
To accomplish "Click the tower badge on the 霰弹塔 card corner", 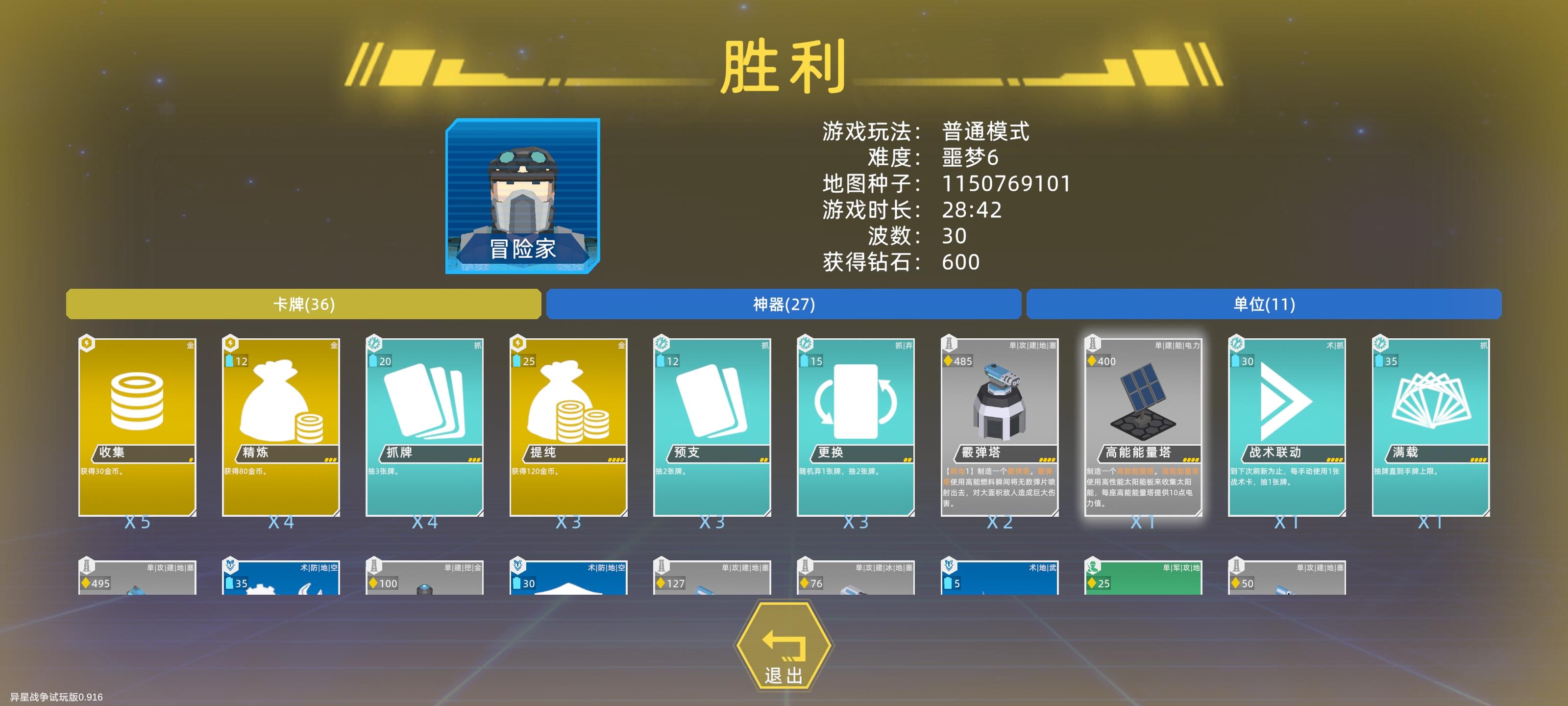I will point(948,343).
